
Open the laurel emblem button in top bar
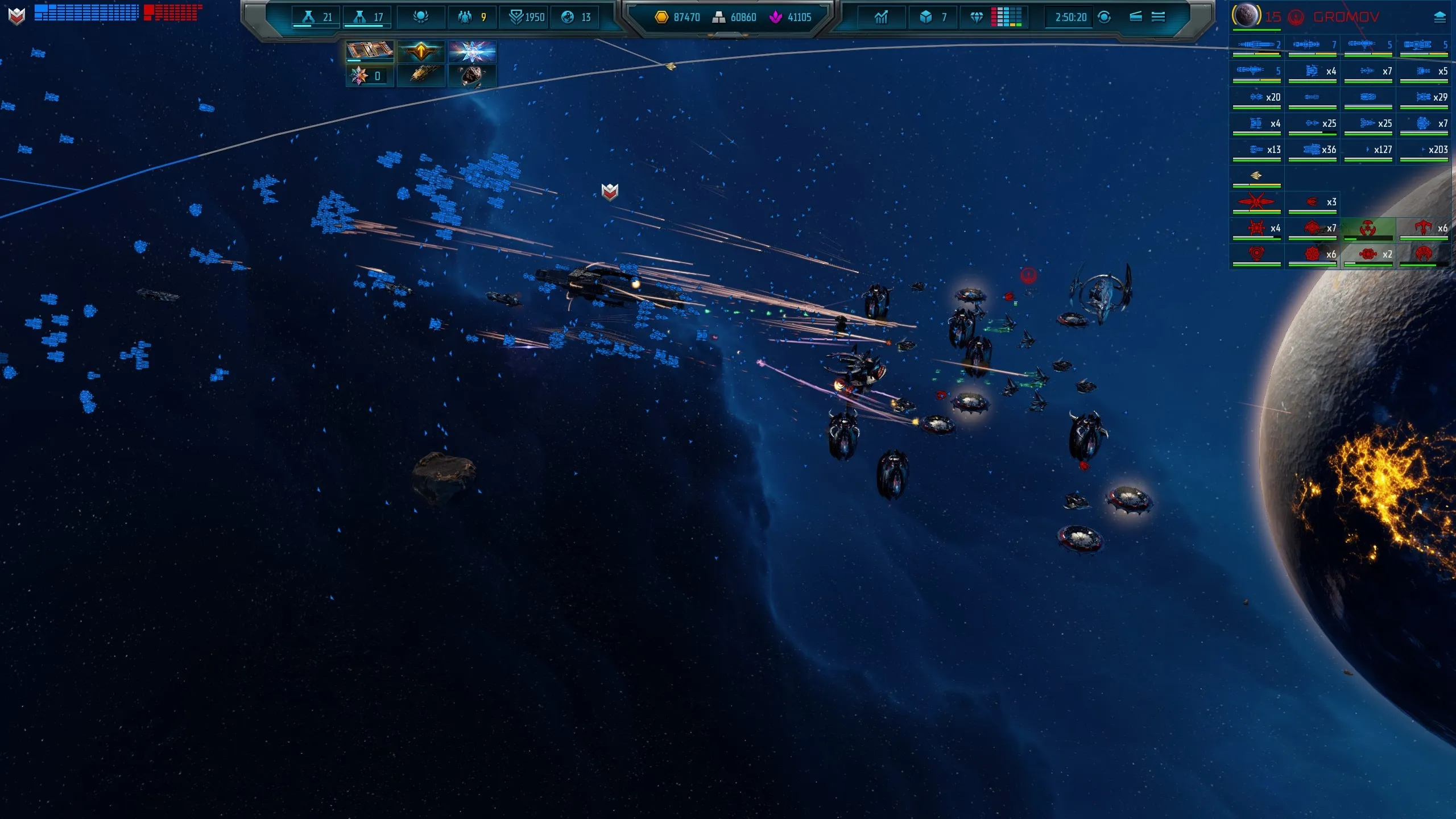coord(421,17)
